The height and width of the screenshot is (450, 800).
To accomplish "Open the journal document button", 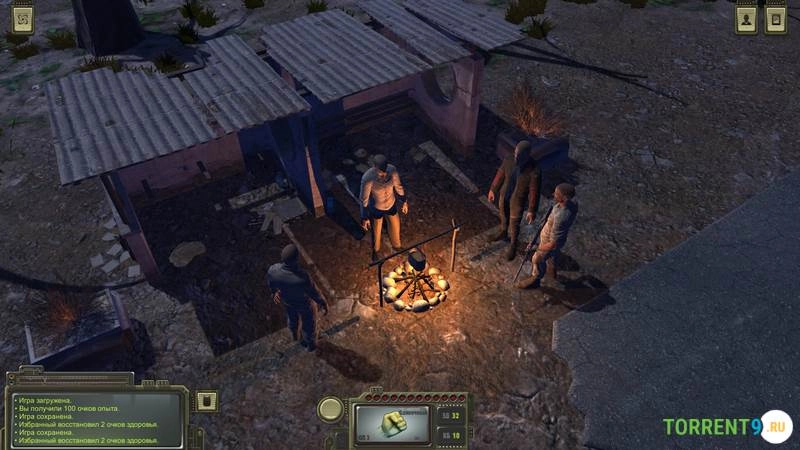I will (x=775, y=19).
